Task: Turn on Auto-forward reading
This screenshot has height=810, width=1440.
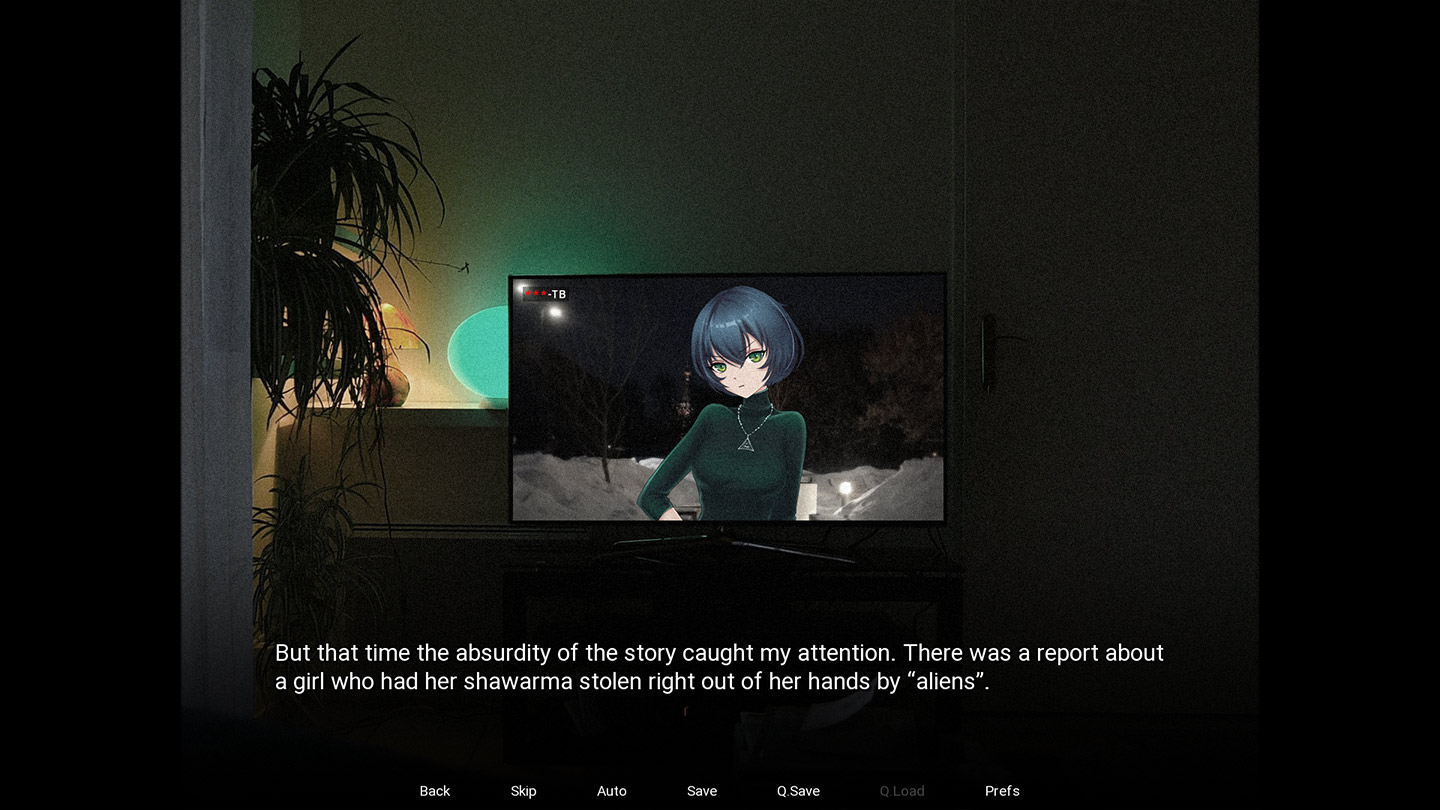Action: pyautogui.click(x=611, y=791)
